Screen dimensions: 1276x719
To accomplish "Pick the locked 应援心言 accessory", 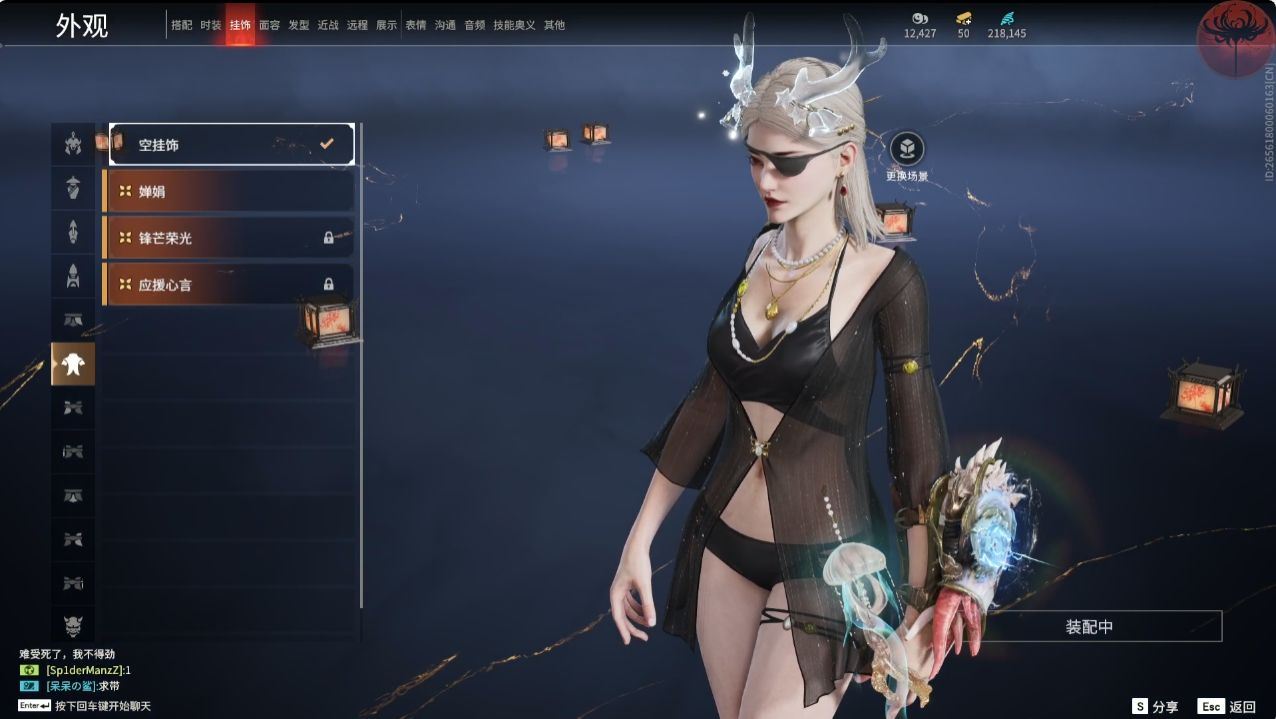I will [x=229, y=285].
